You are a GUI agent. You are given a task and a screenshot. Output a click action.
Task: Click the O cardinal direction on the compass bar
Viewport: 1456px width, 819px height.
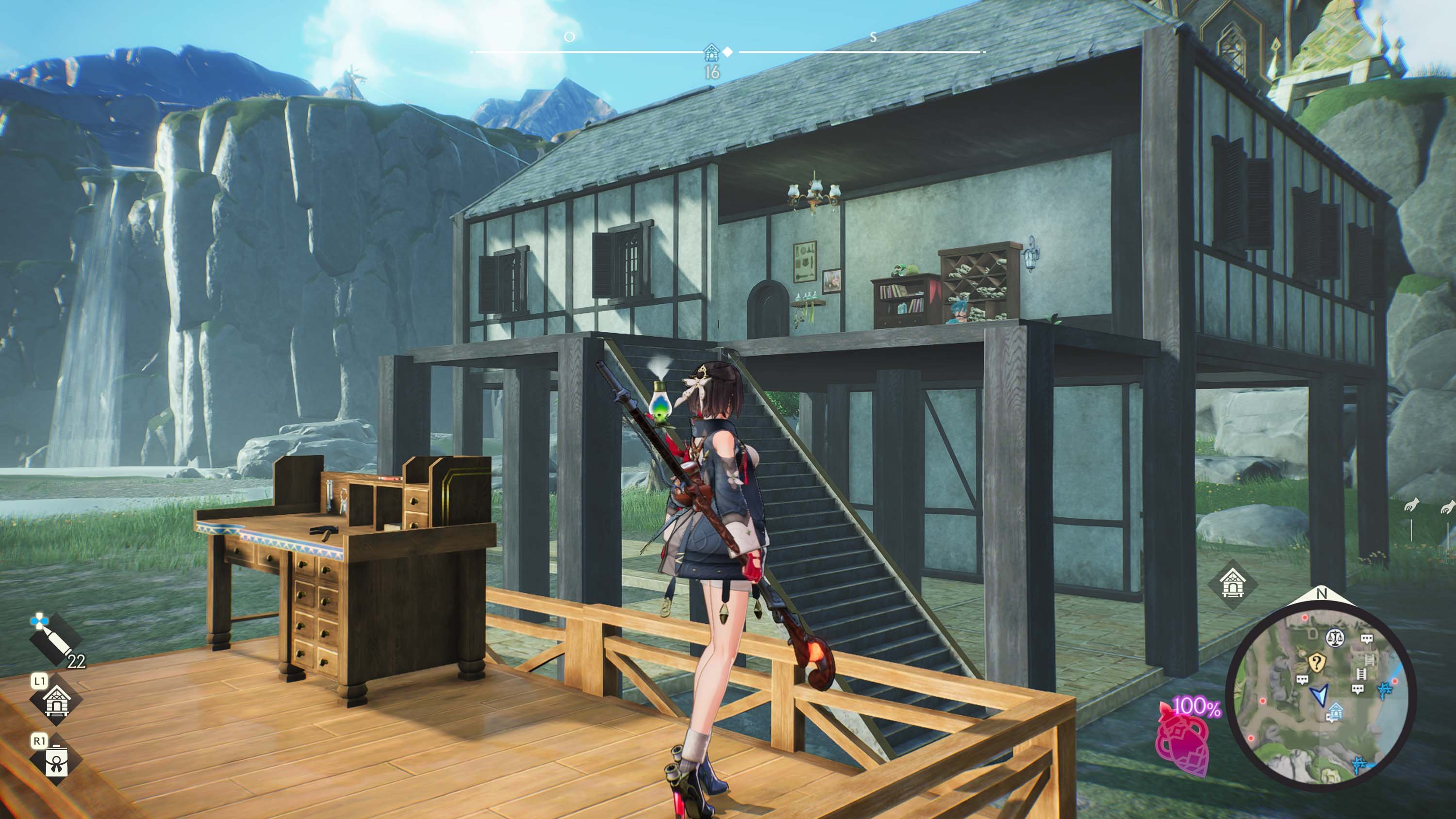(x=570, y=36)
